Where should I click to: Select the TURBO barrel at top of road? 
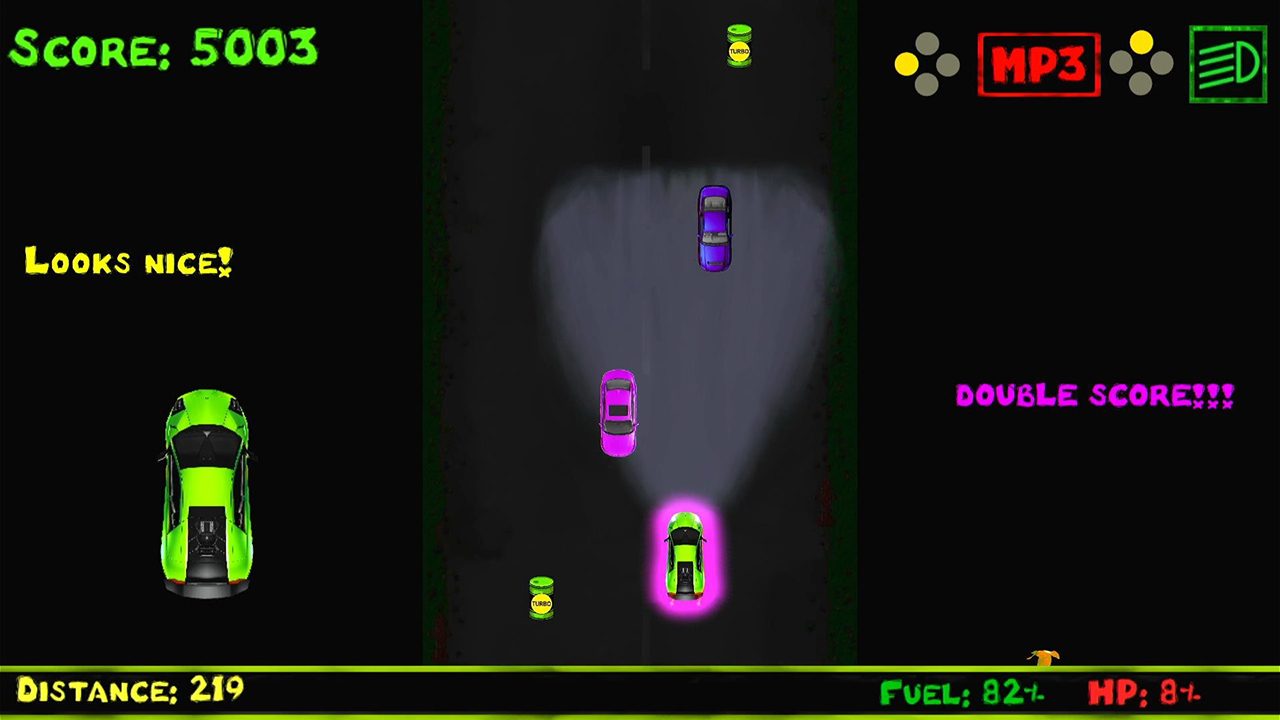[x=738, y=46]
